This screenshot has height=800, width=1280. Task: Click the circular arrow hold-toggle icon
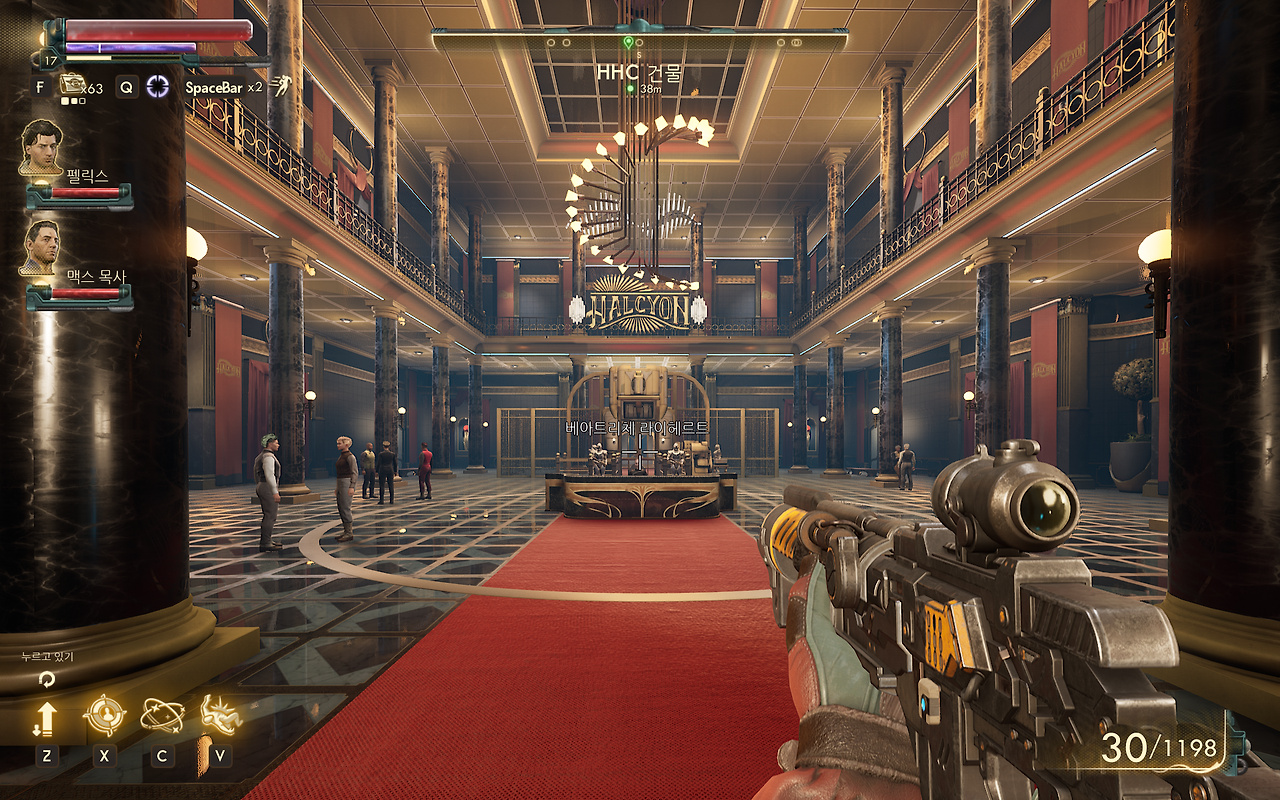(x=47, y=679)
